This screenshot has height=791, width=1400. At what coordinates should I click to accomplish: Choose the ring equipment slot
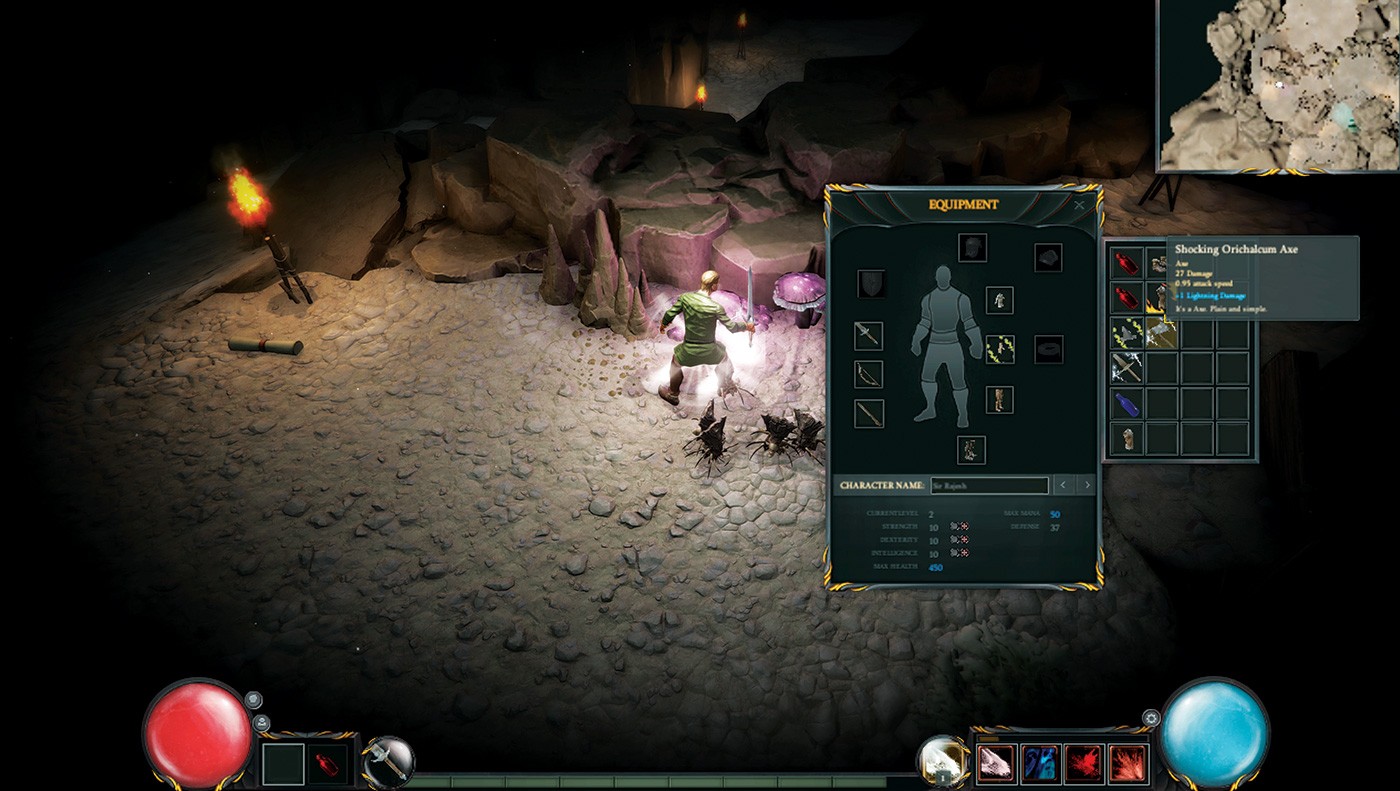click(1048, 349)
